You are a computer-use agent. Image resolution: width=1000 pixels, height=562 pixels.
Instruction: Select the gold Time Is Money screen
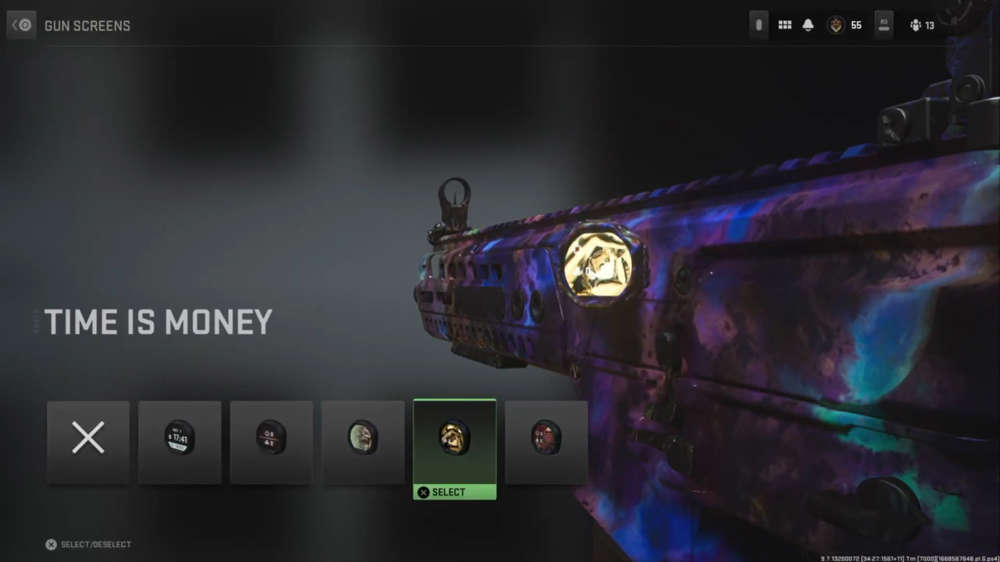coord(455,440)
